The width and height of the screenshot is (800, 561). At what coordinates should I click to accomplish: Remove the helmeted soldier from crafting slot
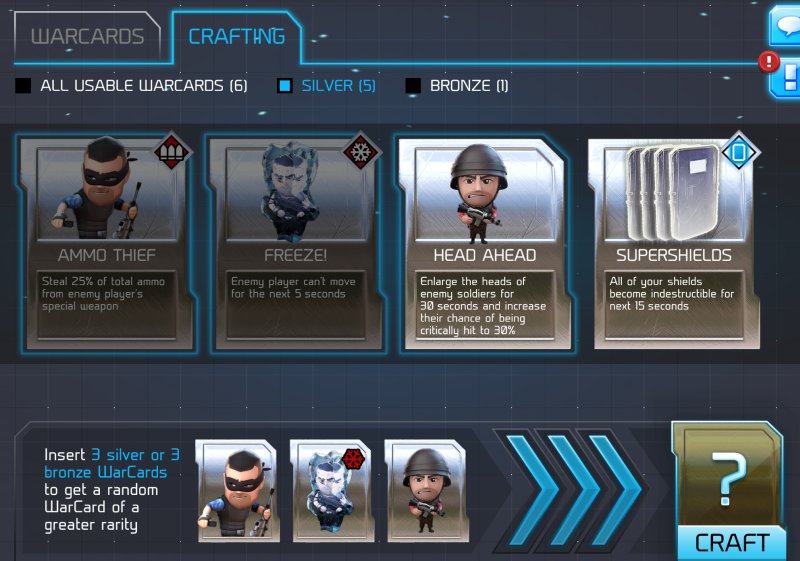click(x=427, y=490)
